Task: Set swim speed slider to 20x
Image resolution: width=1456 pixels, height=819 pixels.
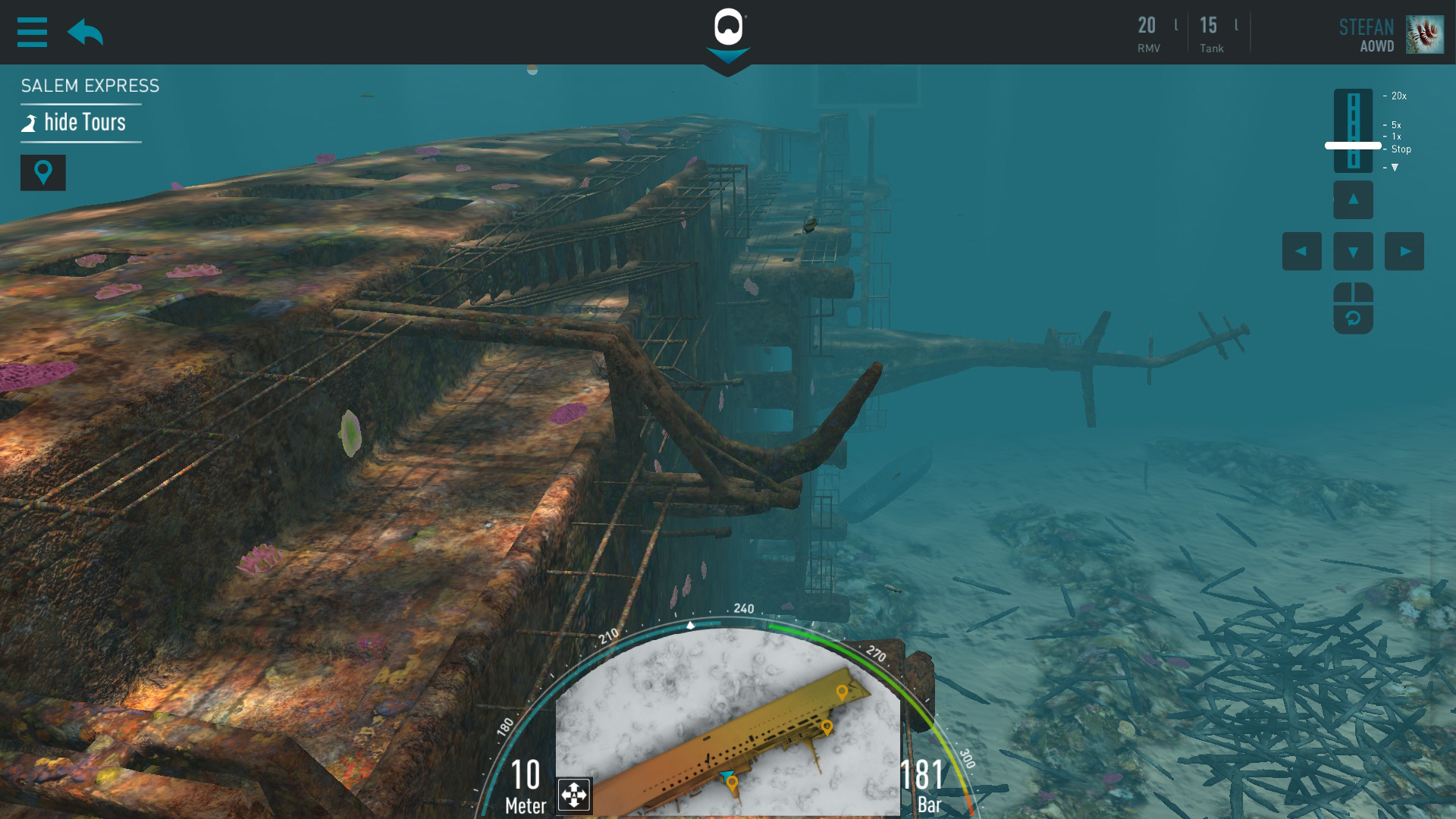Action: pos(1354,96)
